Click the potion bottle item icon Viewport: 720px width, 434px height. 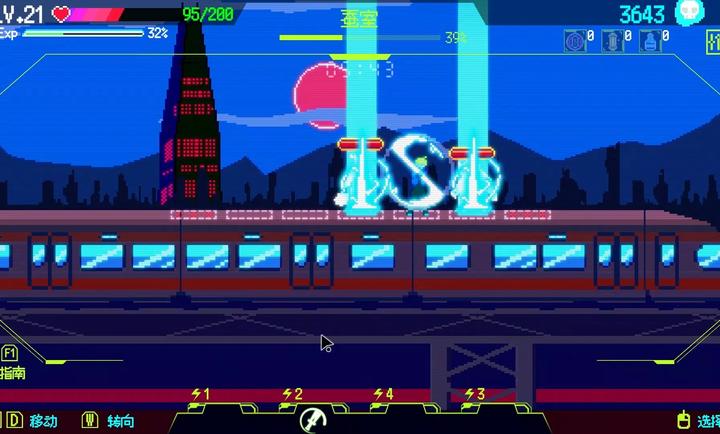click(x=648, y=41)
